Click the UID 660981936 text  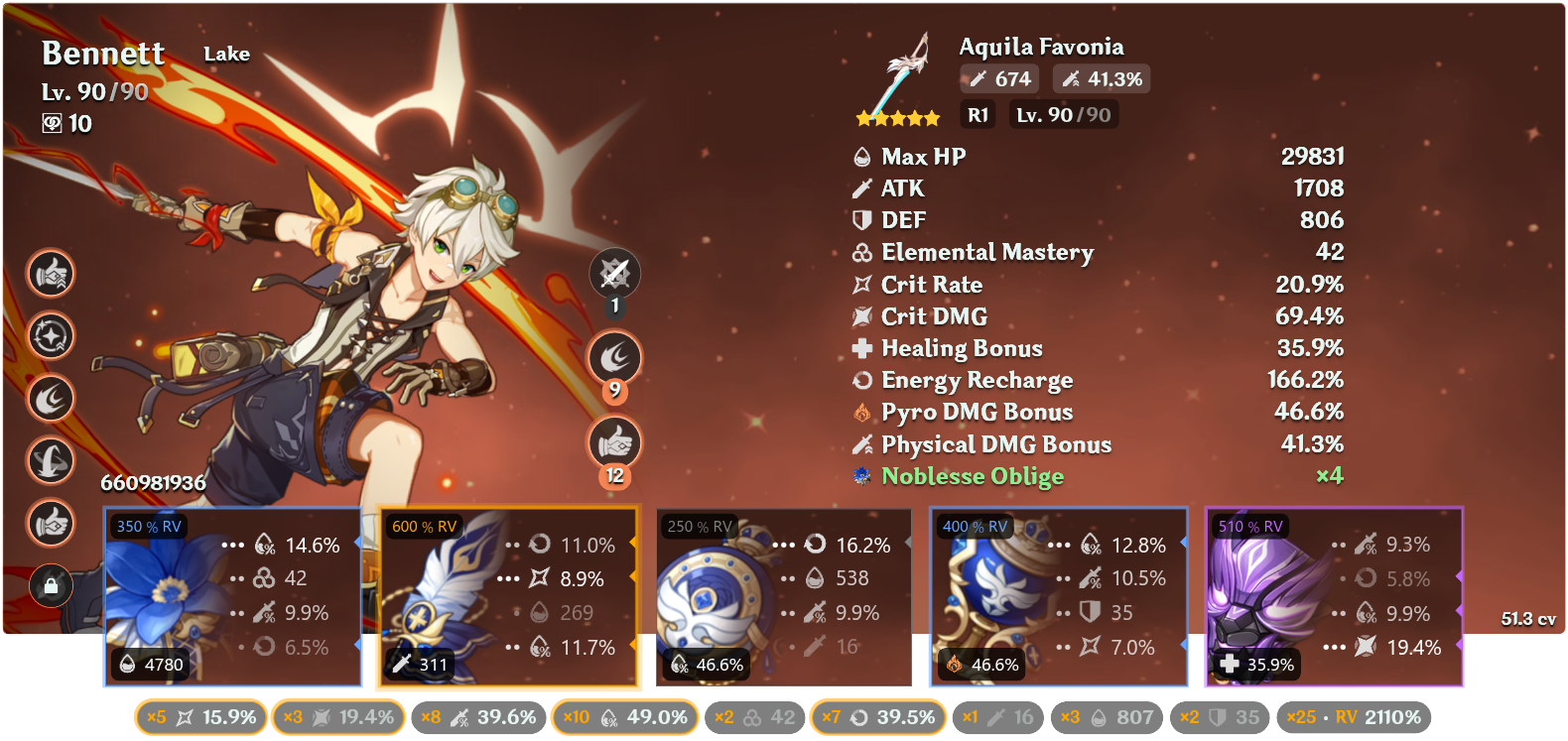[156, 484]
